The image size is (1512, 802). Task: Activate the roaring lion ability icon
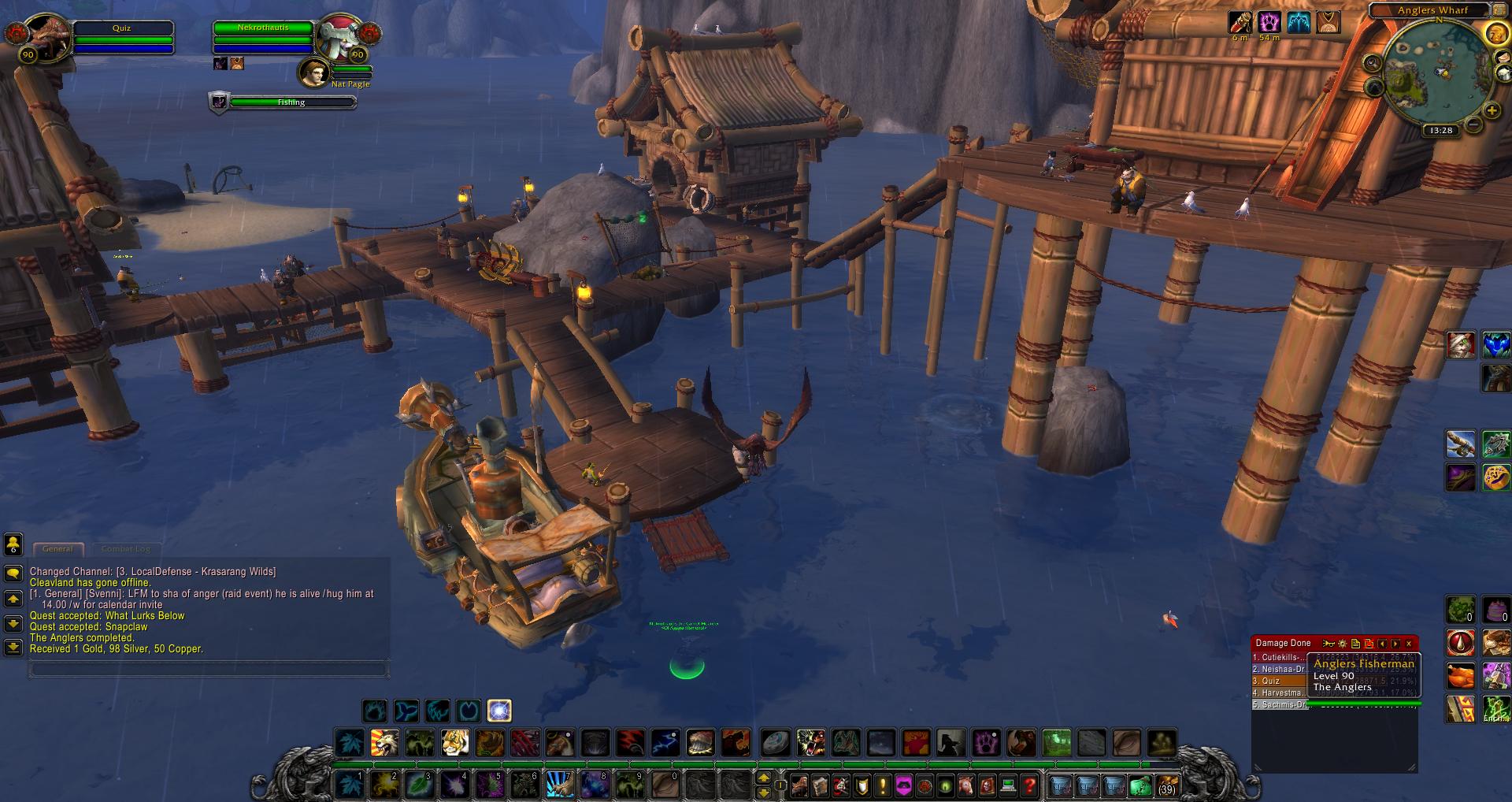tap(384, 742)
